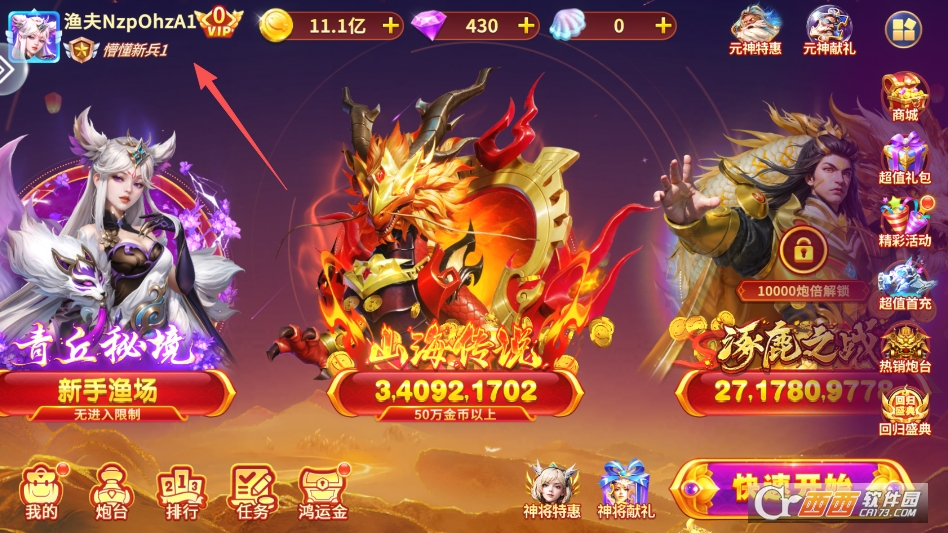The image size is (948, 533).
Task: Buy more purple diamonds via plus button
Action: (x=527, y=26)
